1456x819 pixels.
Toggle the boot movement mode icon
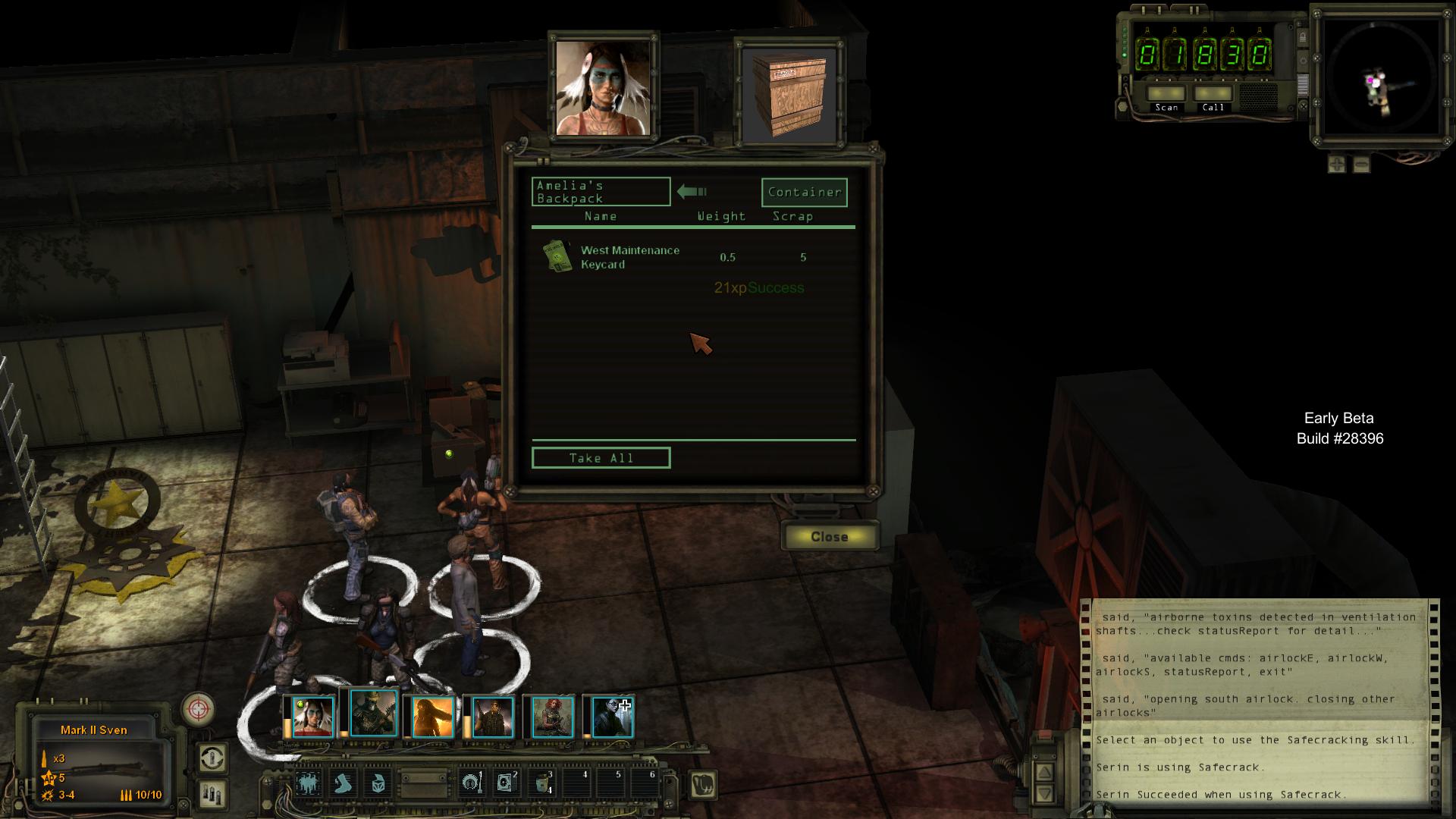click(x=344, y=783)
